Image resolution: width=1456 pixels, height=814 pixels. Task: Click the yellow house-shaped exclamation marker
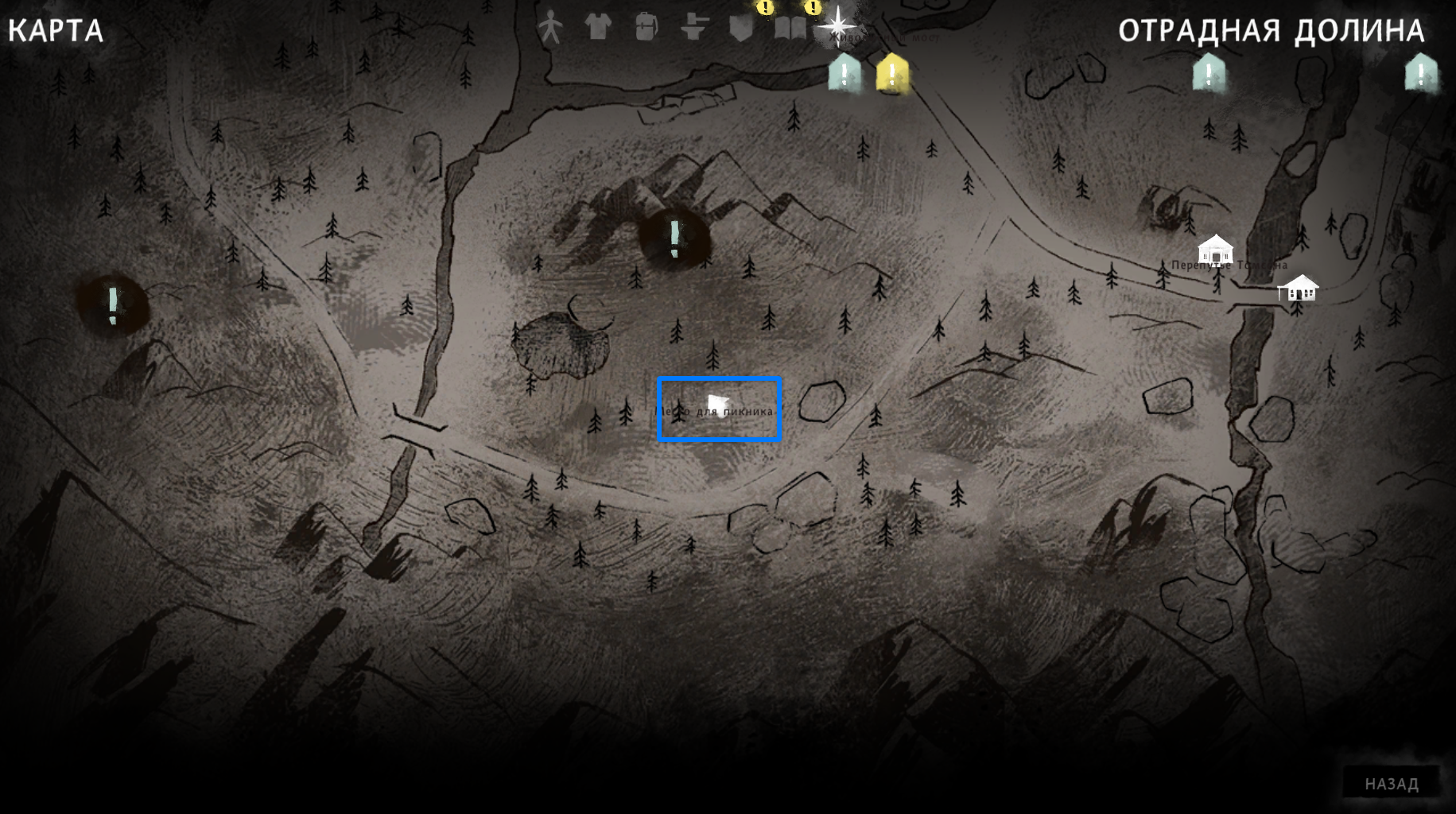coord(892,73)
